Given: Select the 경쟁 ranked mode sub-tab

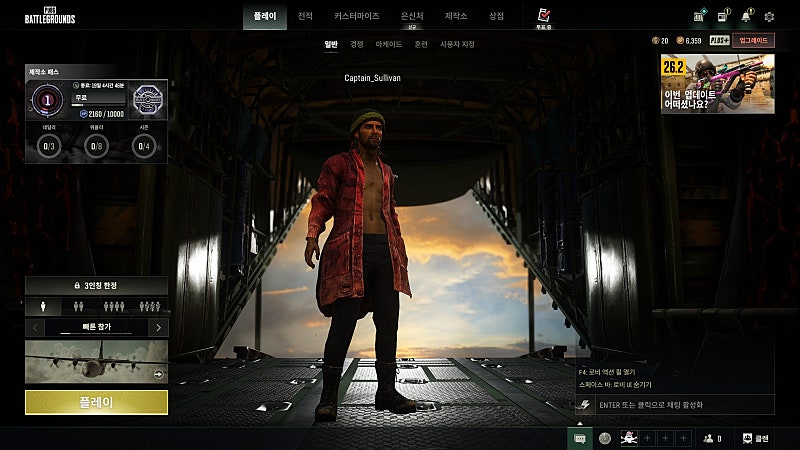Looking at the screenshot, I should coord(357,44).
